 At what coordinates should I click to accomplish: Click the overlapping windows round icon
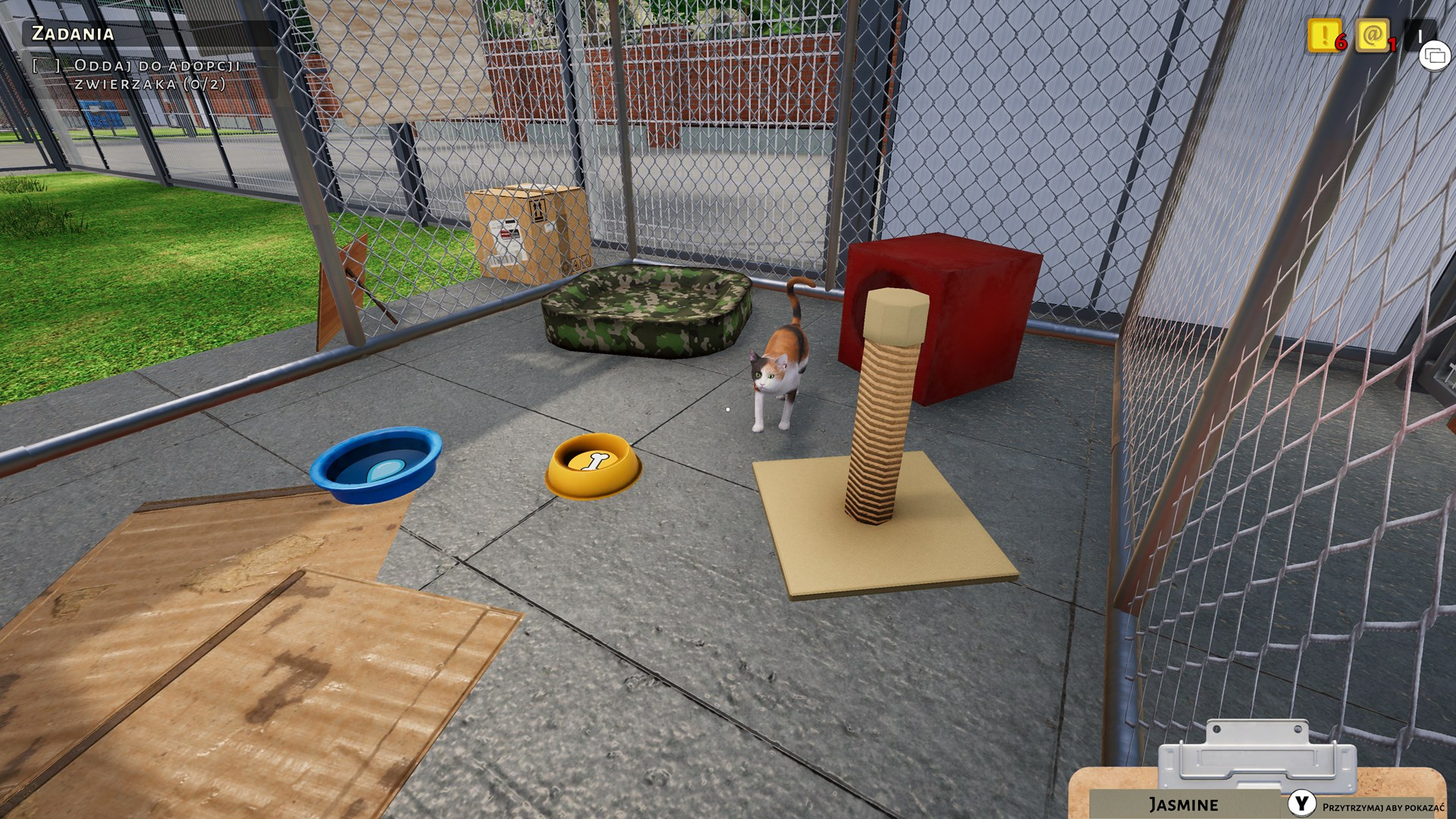(1434, 55)
